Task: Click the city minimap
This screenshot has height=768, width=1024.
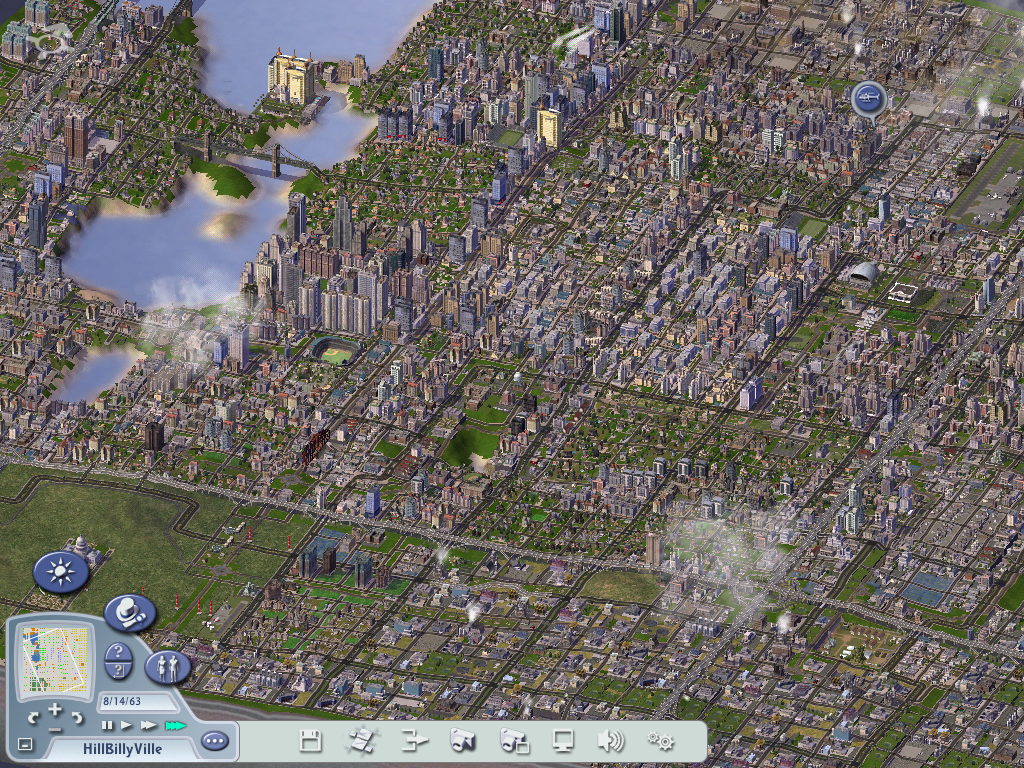Action: pyautogui.click(x=53, y=660)
